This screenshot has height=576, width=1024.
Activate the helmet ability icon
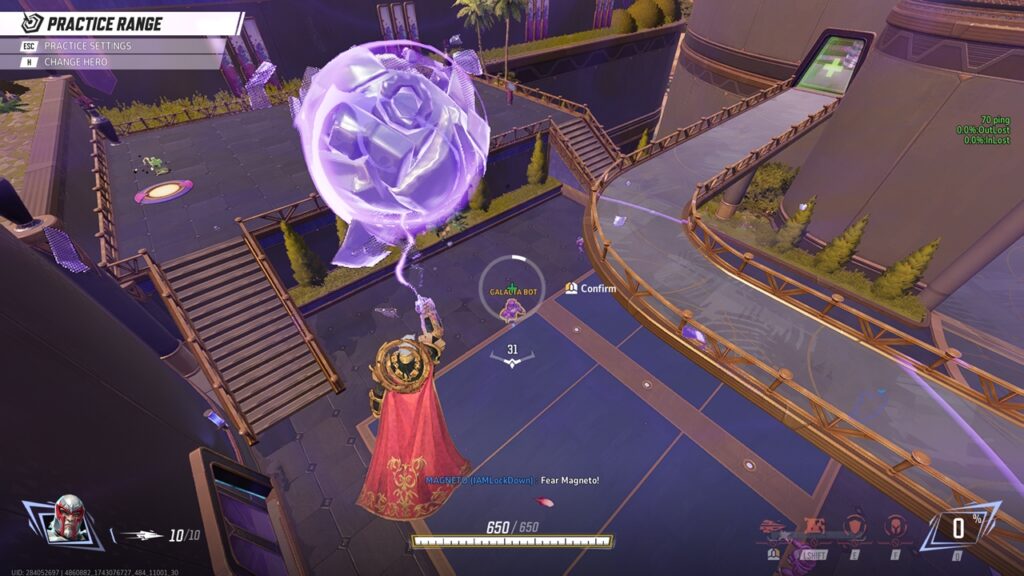coord(894,527)
